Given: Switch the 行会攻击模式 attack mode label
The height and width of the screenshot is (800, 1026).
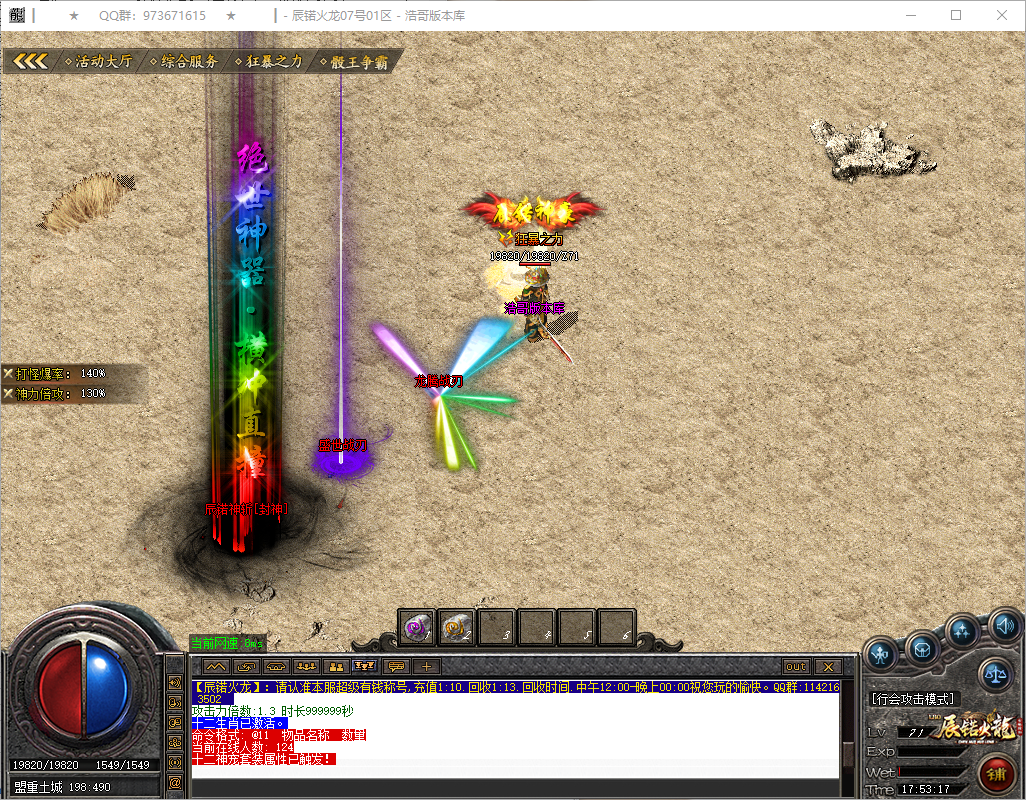Looking at the screenshot, I should click(914, 698).
